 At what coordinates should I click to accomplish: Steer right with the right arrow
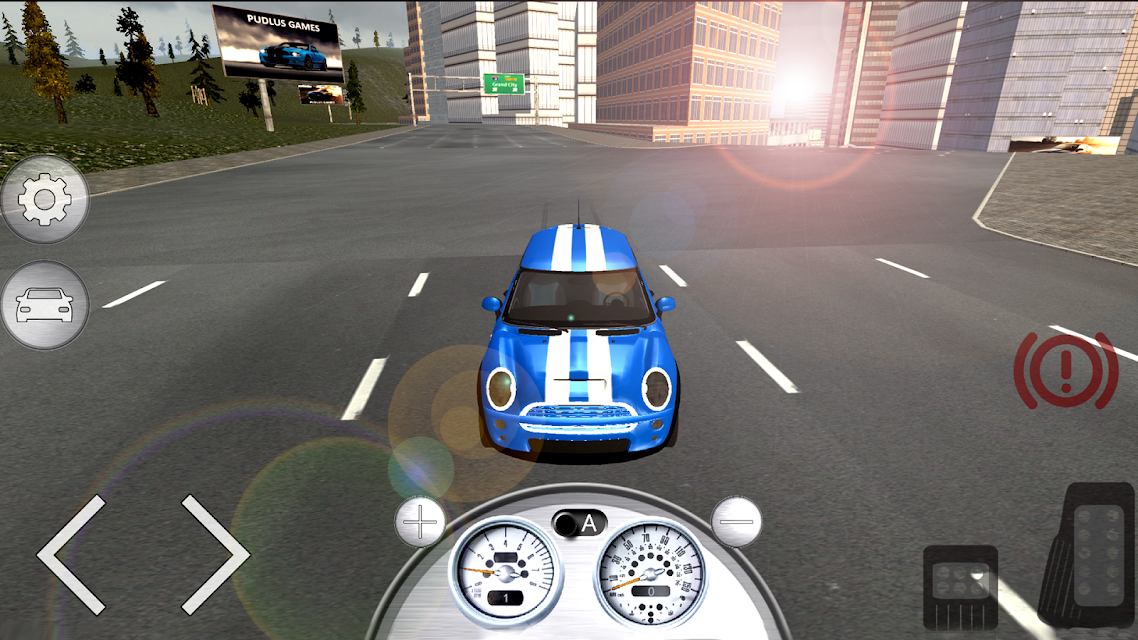tap(214, 554)
